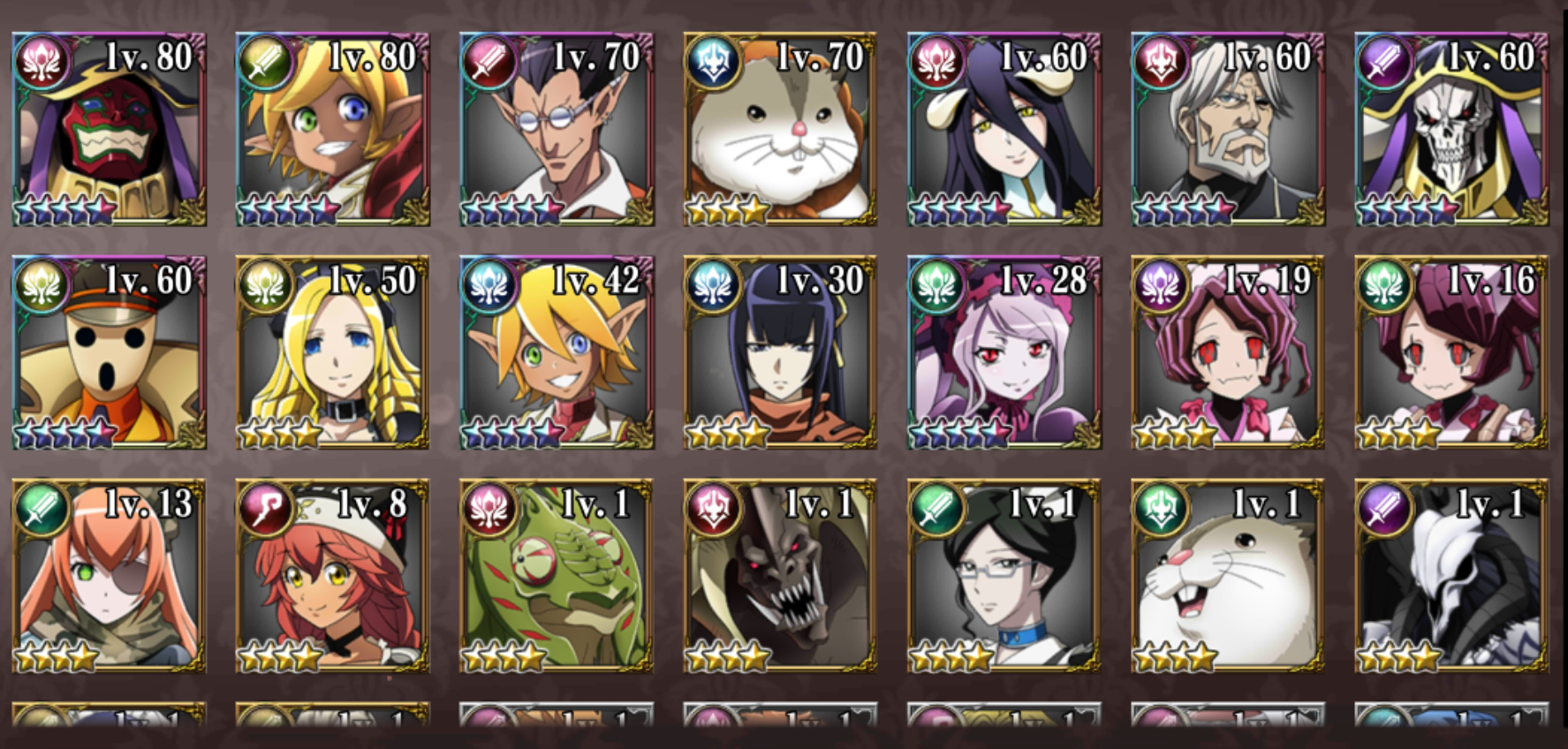Choose the lv. 1 maid with glasses card
The height and width of the screenshot is (749, 1568).
[x=1004, y=577]
